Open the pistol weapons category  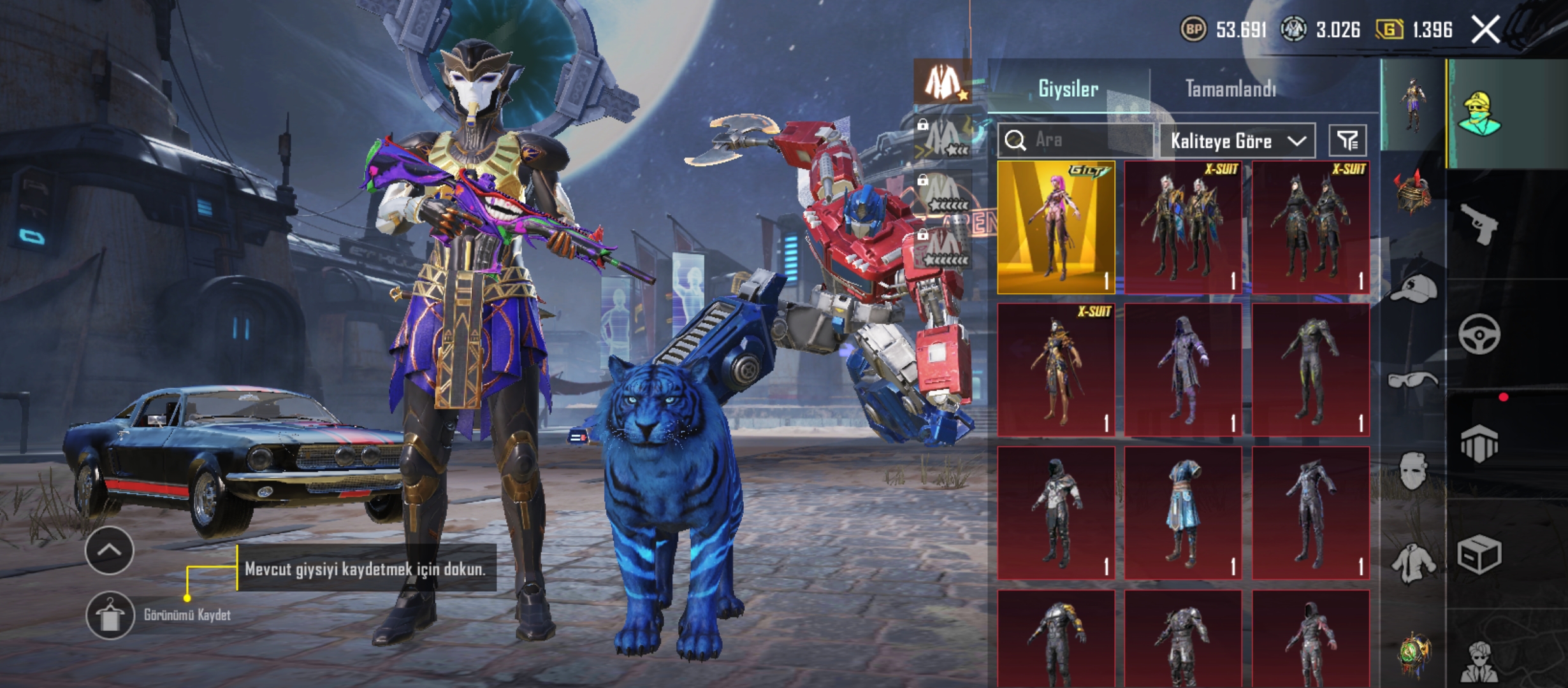[x=1479, y=224]
